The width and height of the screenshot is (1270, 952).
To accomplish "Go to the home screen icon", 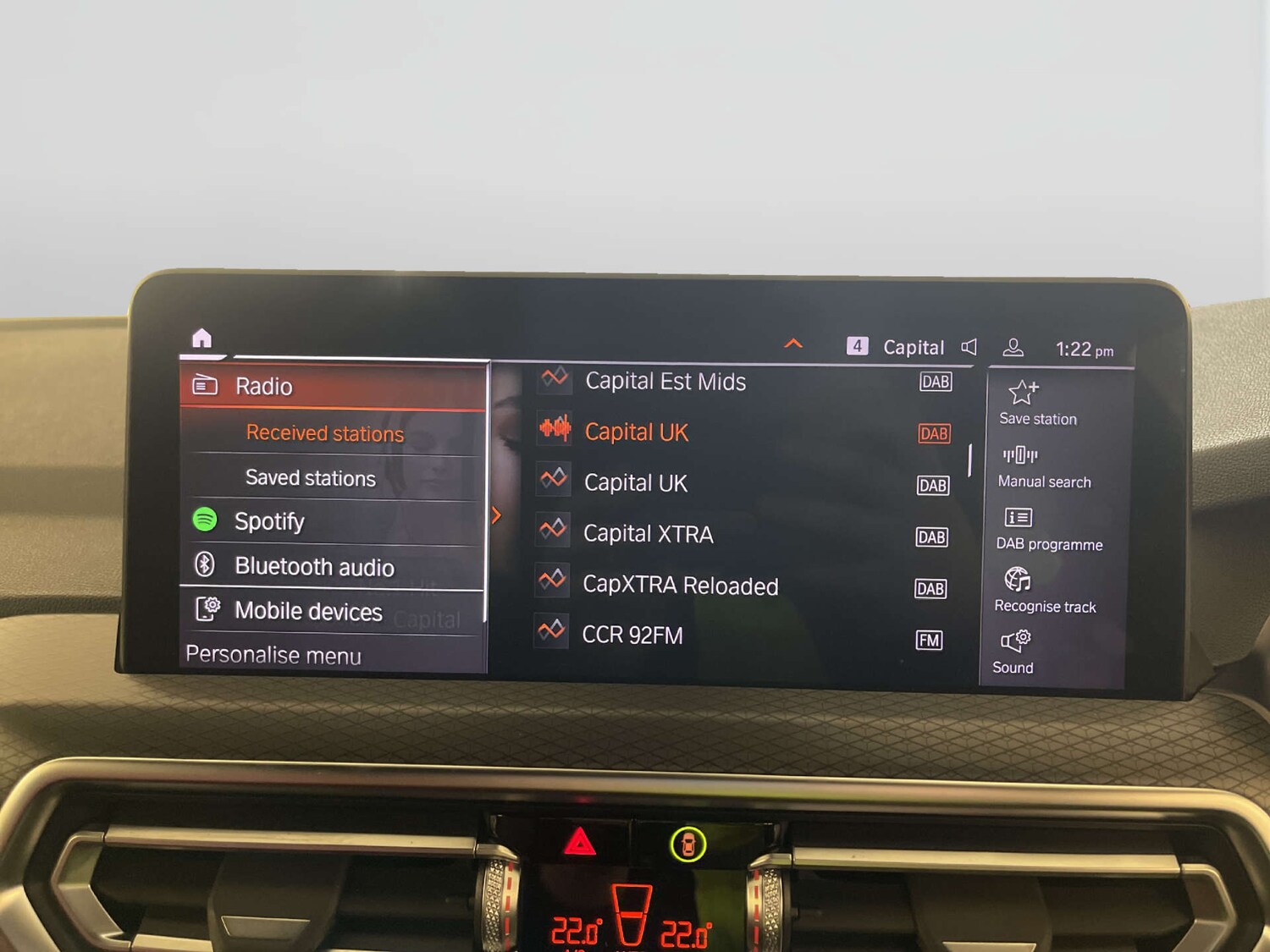I will click(x=202, y=338).
